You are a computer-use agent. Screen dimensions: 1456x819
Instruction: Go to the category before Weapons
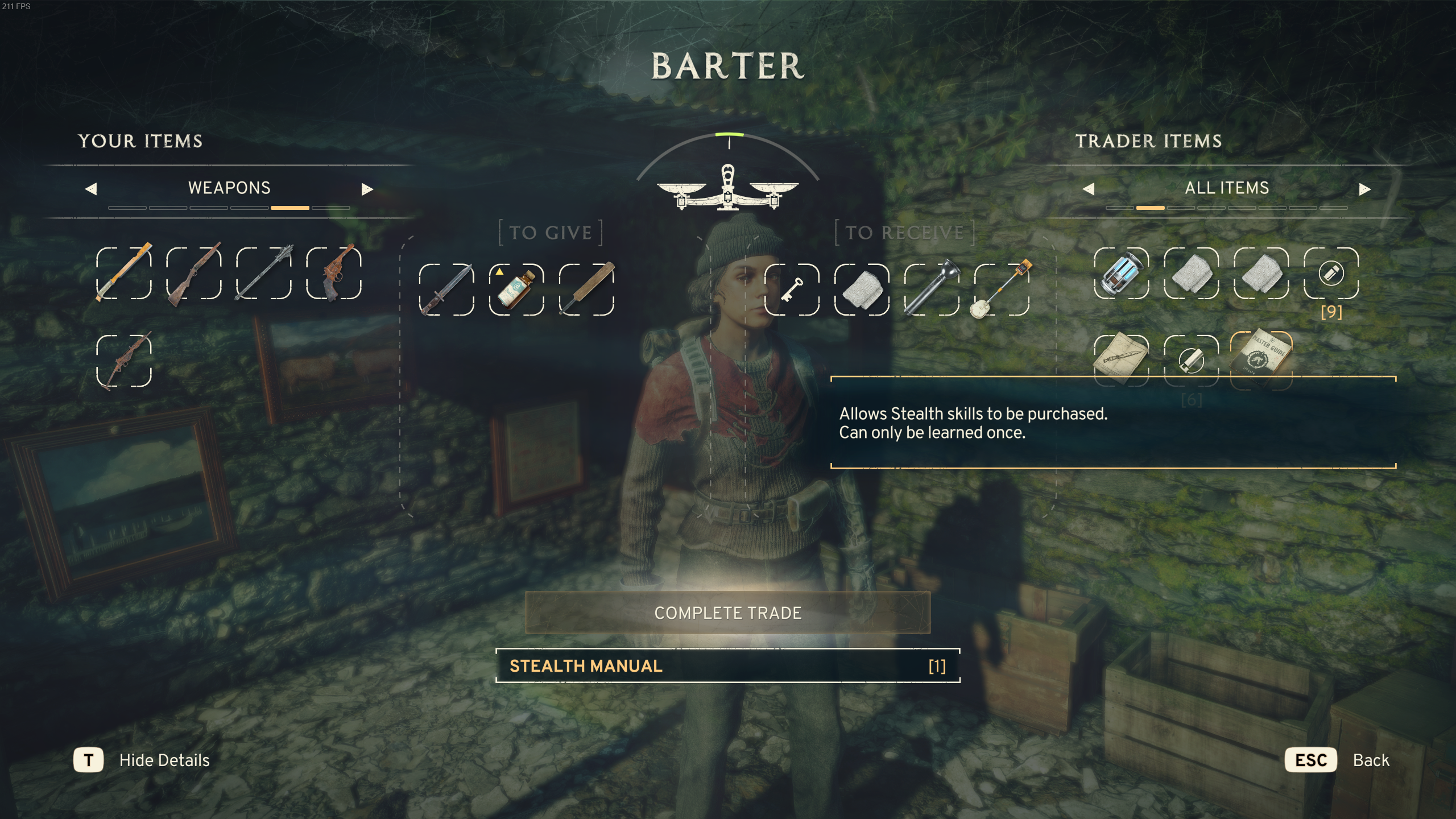click(x=91, y=189)
